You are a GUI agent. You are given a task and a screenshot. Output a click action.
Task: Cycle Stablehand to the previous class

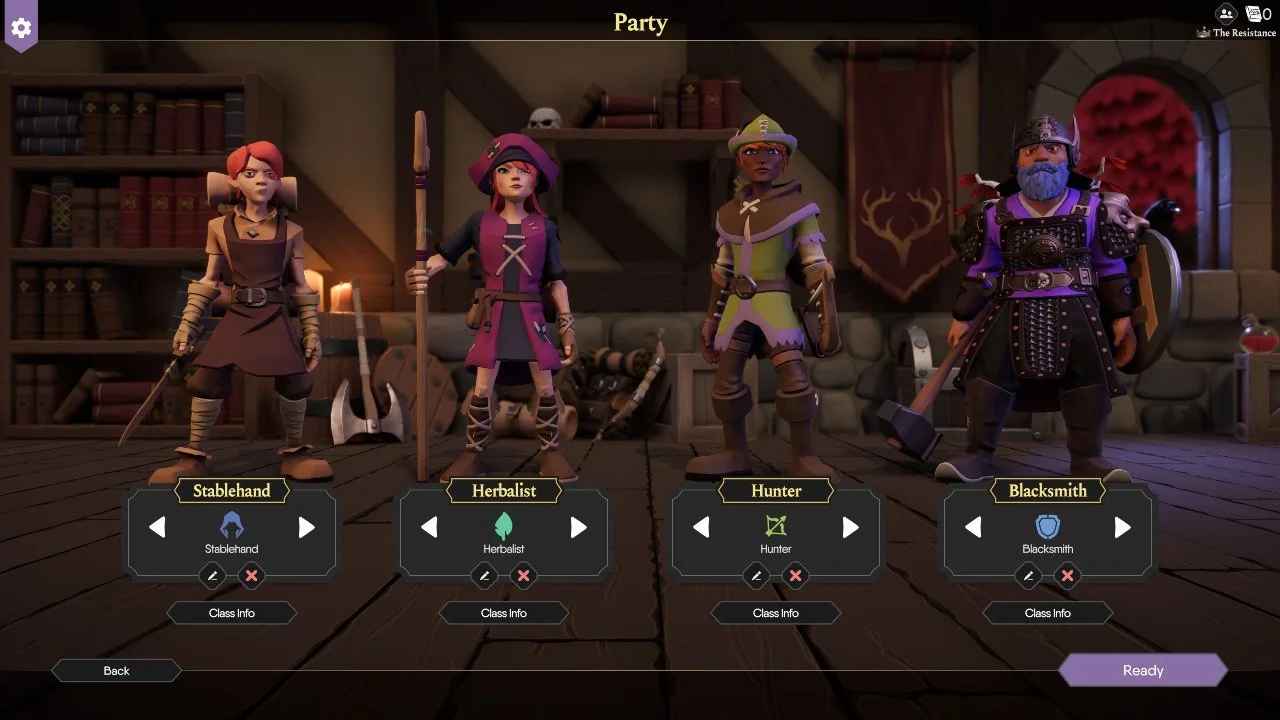point(157,527)
